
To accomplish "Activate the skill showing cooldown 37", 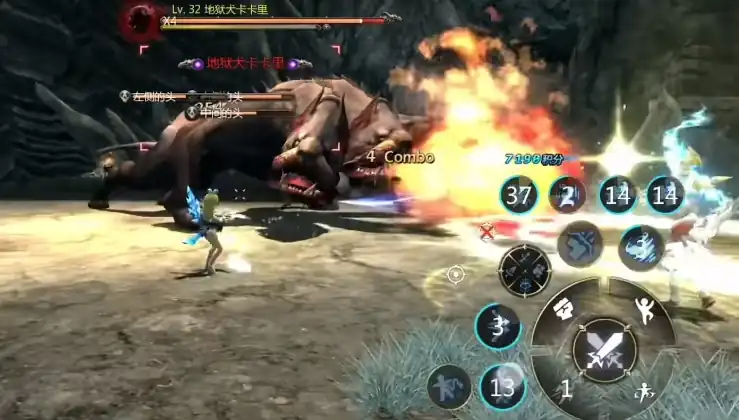I will 519,195.
